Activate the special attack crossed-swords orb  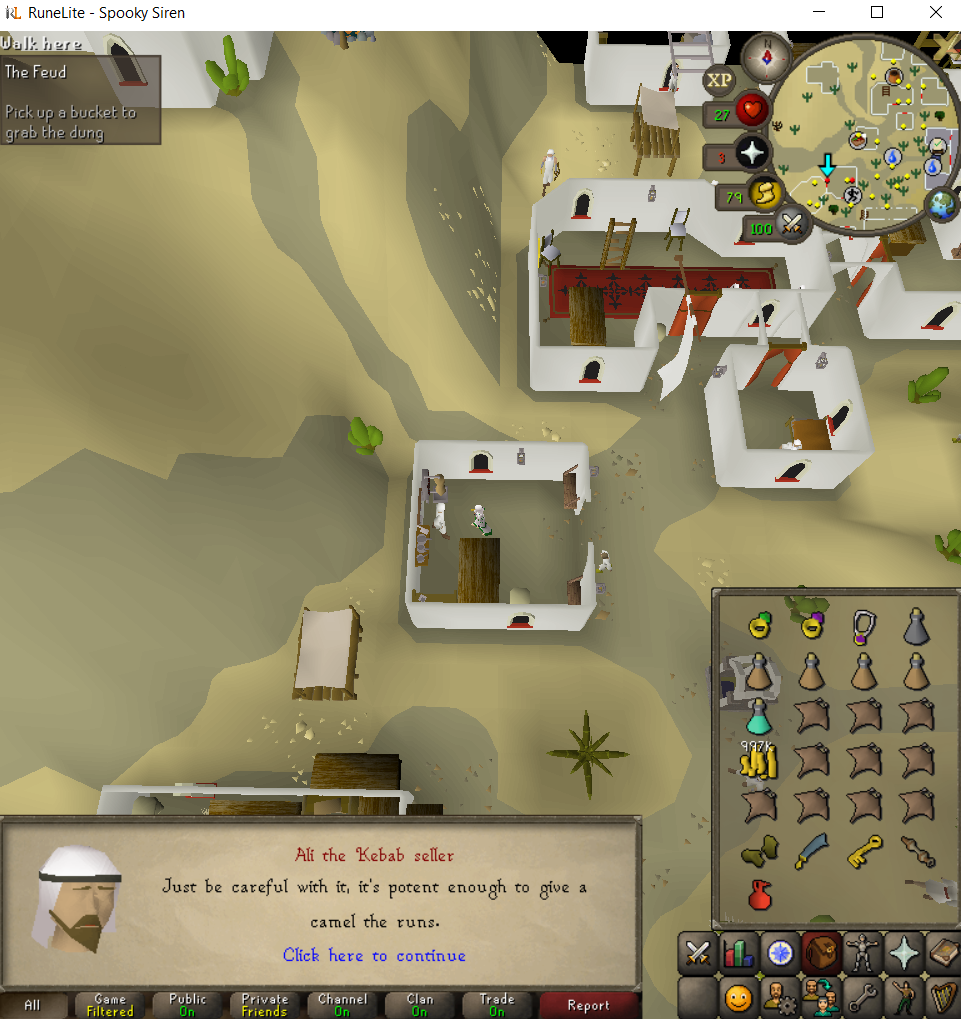793,226
